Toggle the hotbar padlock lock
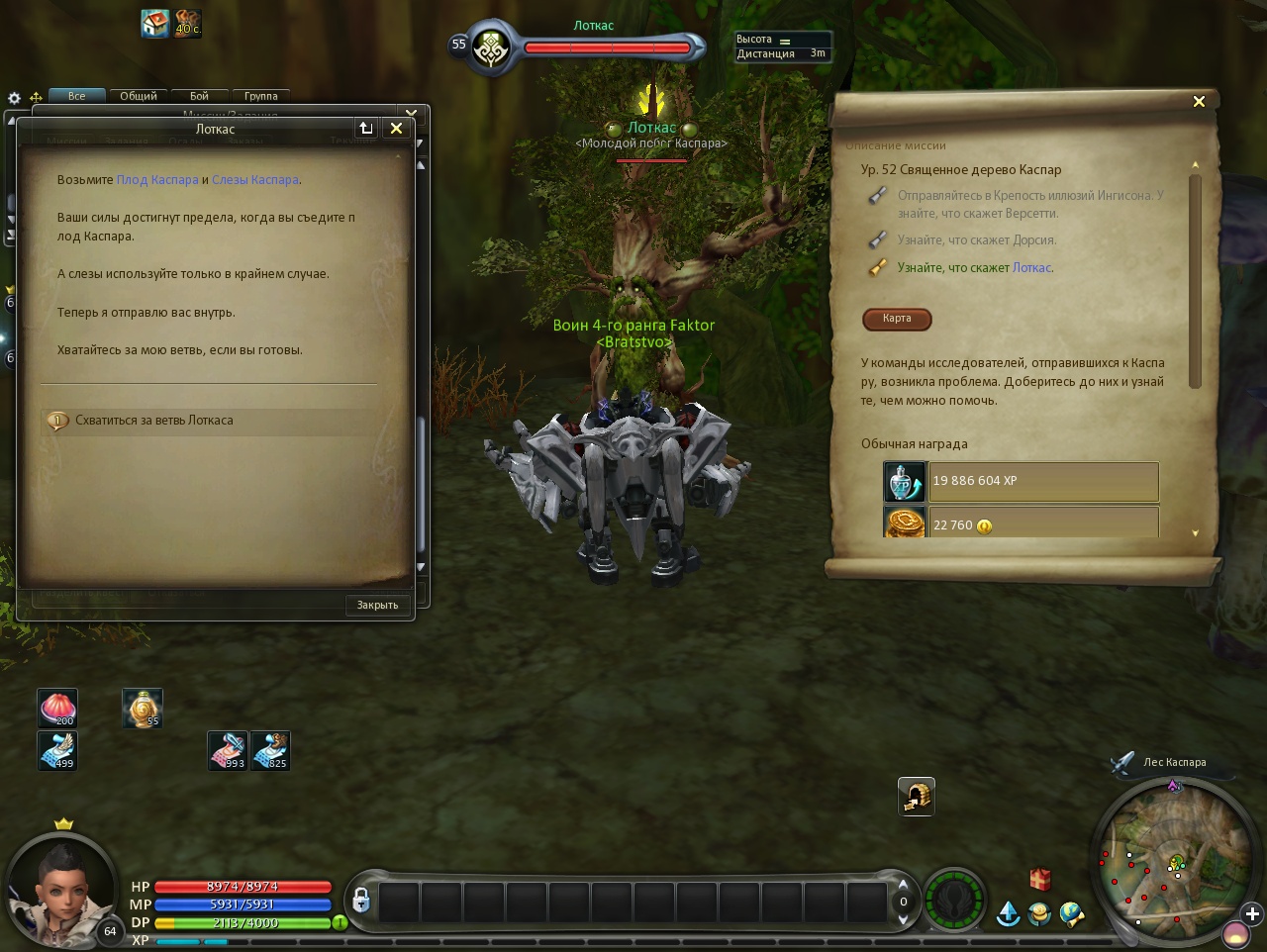The image size is (1267, 952). pyautogui.click(x=361, y=900)
